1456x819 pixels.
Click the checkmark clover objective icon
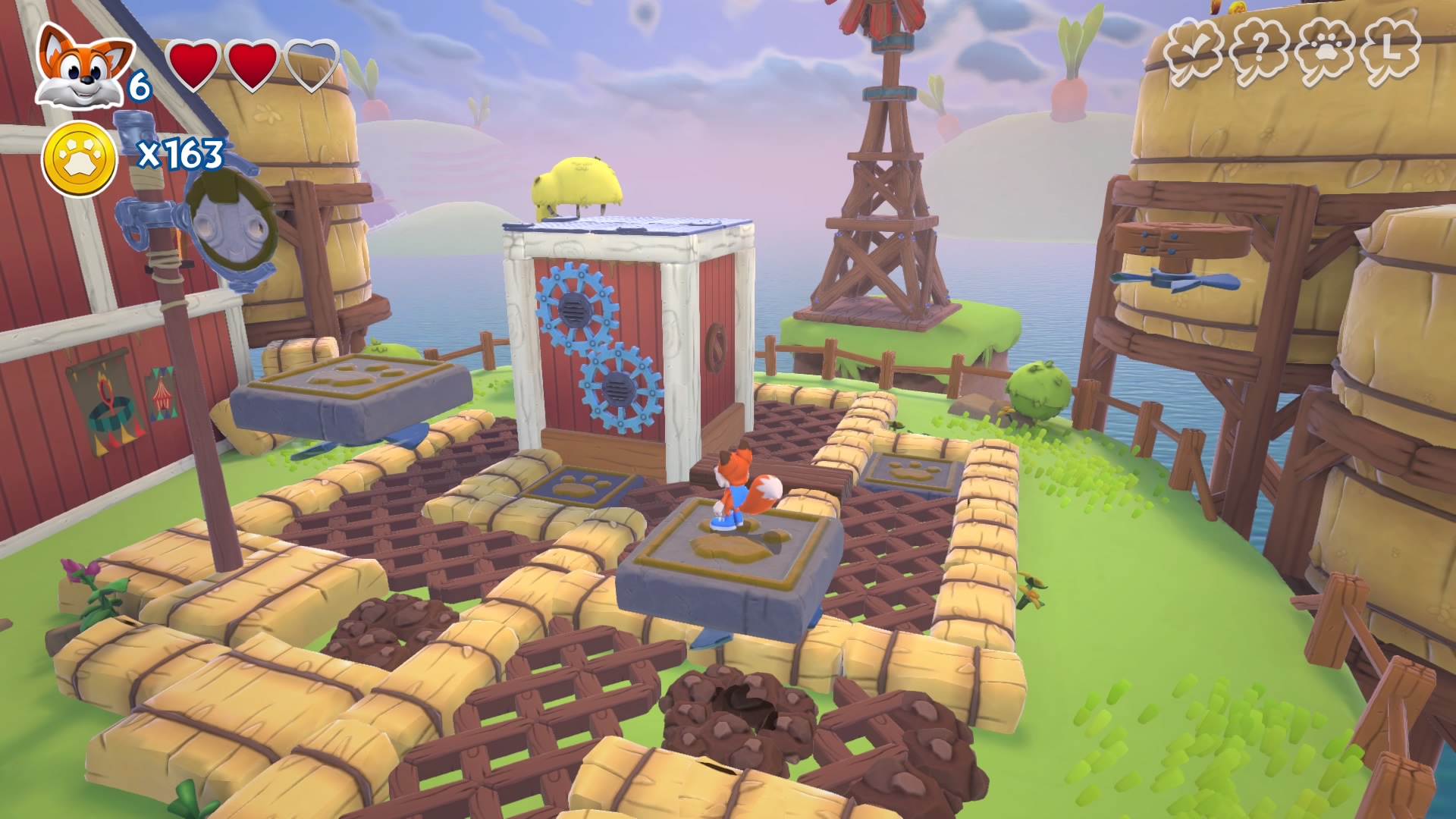pyautogui.click(x=1194, y=51)
